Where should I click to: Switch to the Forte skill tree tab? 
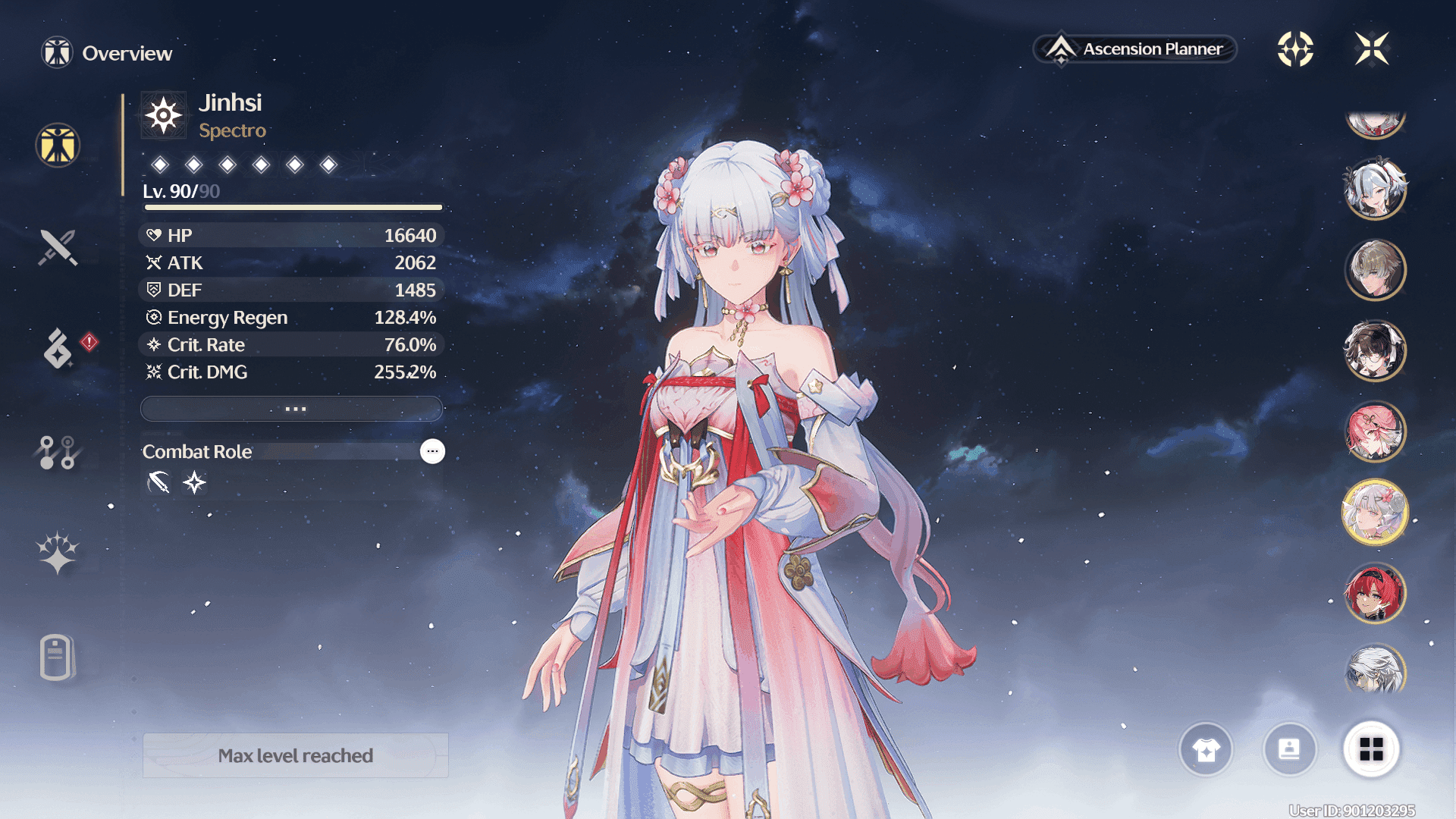coord(58,452)
